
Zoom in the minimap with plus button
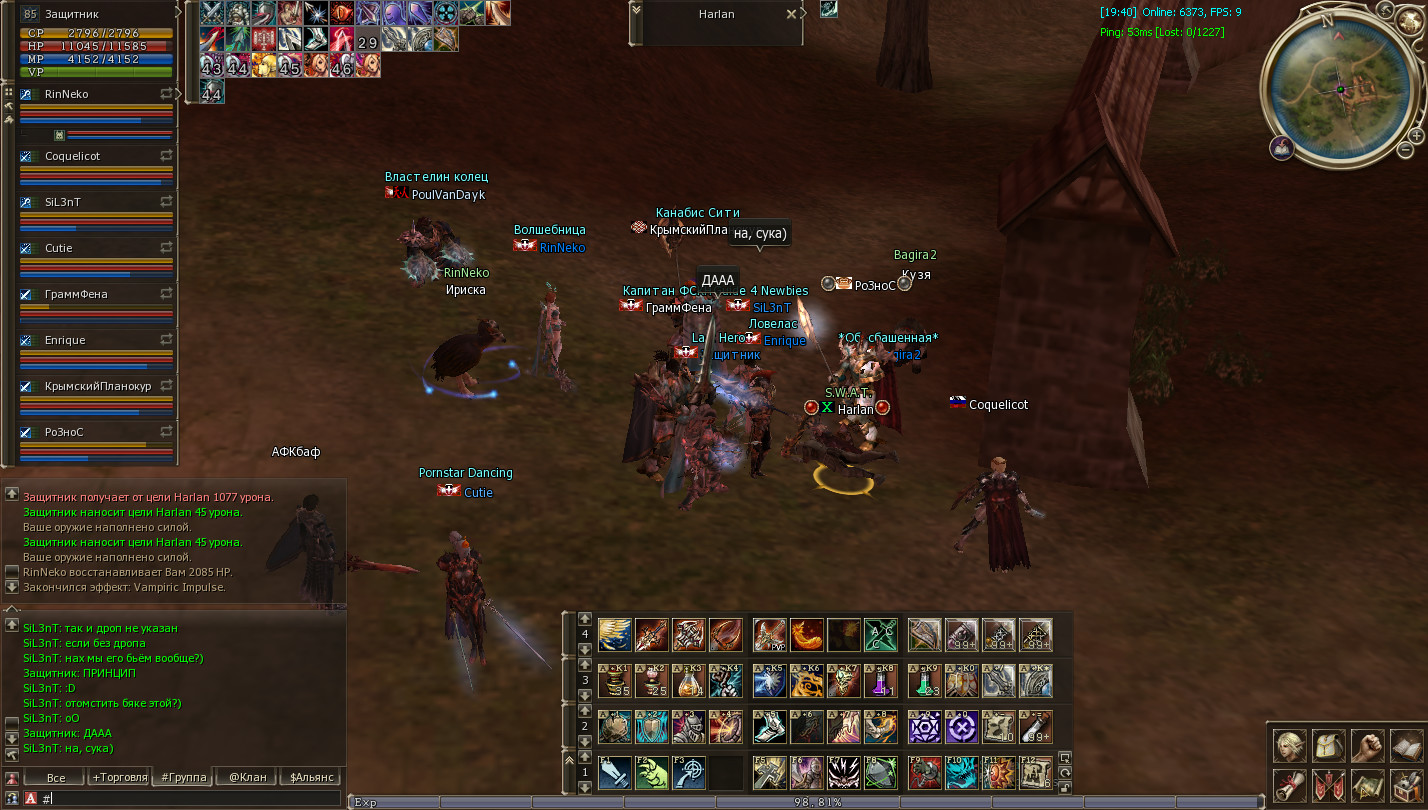click(1416, 136)
